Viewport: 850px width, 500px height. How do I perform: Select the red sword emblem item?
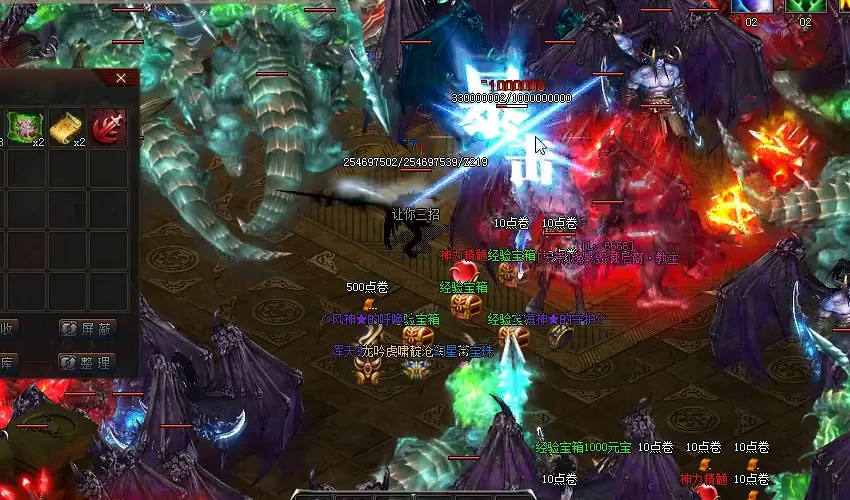(108, 126)
